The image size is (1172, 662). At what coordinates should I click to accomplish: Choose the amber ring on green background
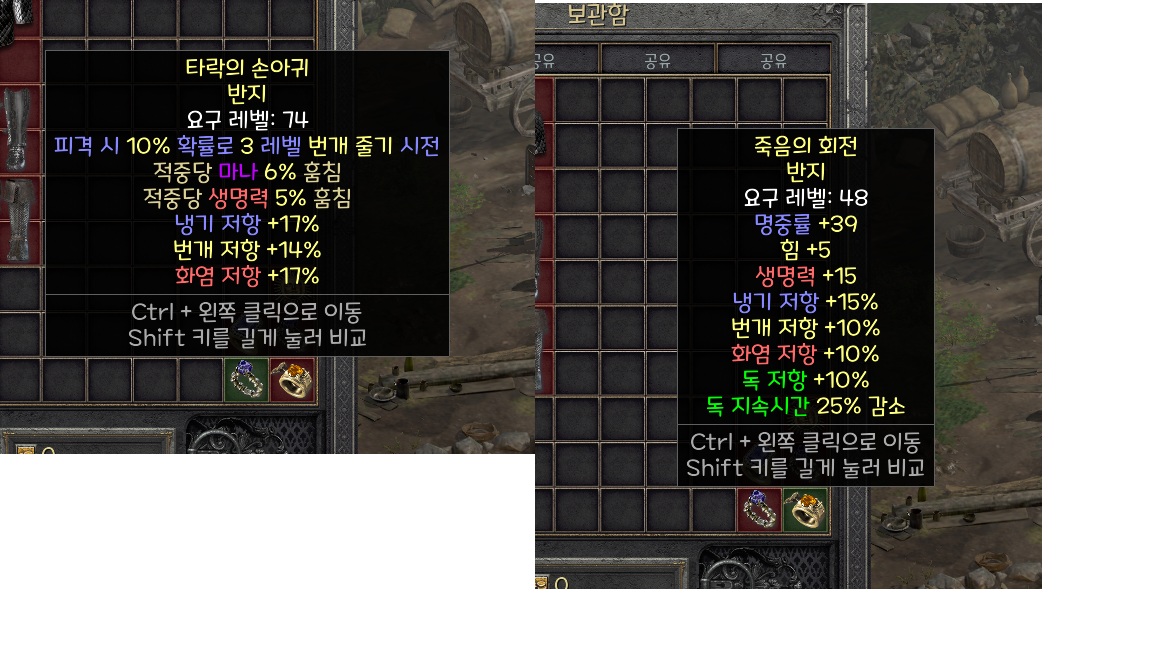pyautogui.click(x=806, y=509)
